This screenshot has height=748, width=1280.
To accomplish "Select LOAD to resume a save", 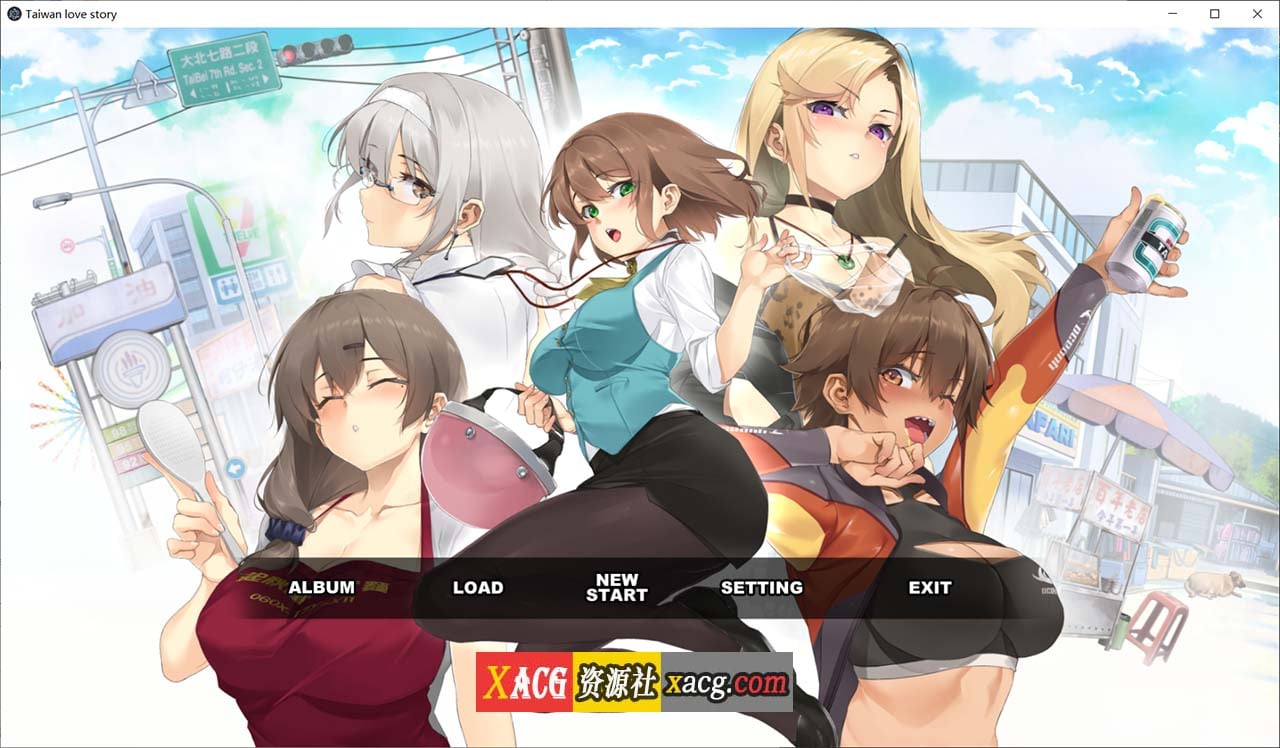I will click(477, 588).
